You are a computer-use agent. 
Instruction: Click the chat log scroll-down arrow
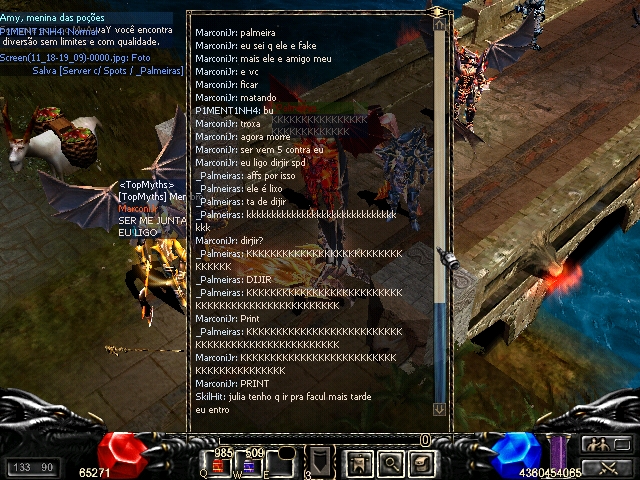click(439, 409)
